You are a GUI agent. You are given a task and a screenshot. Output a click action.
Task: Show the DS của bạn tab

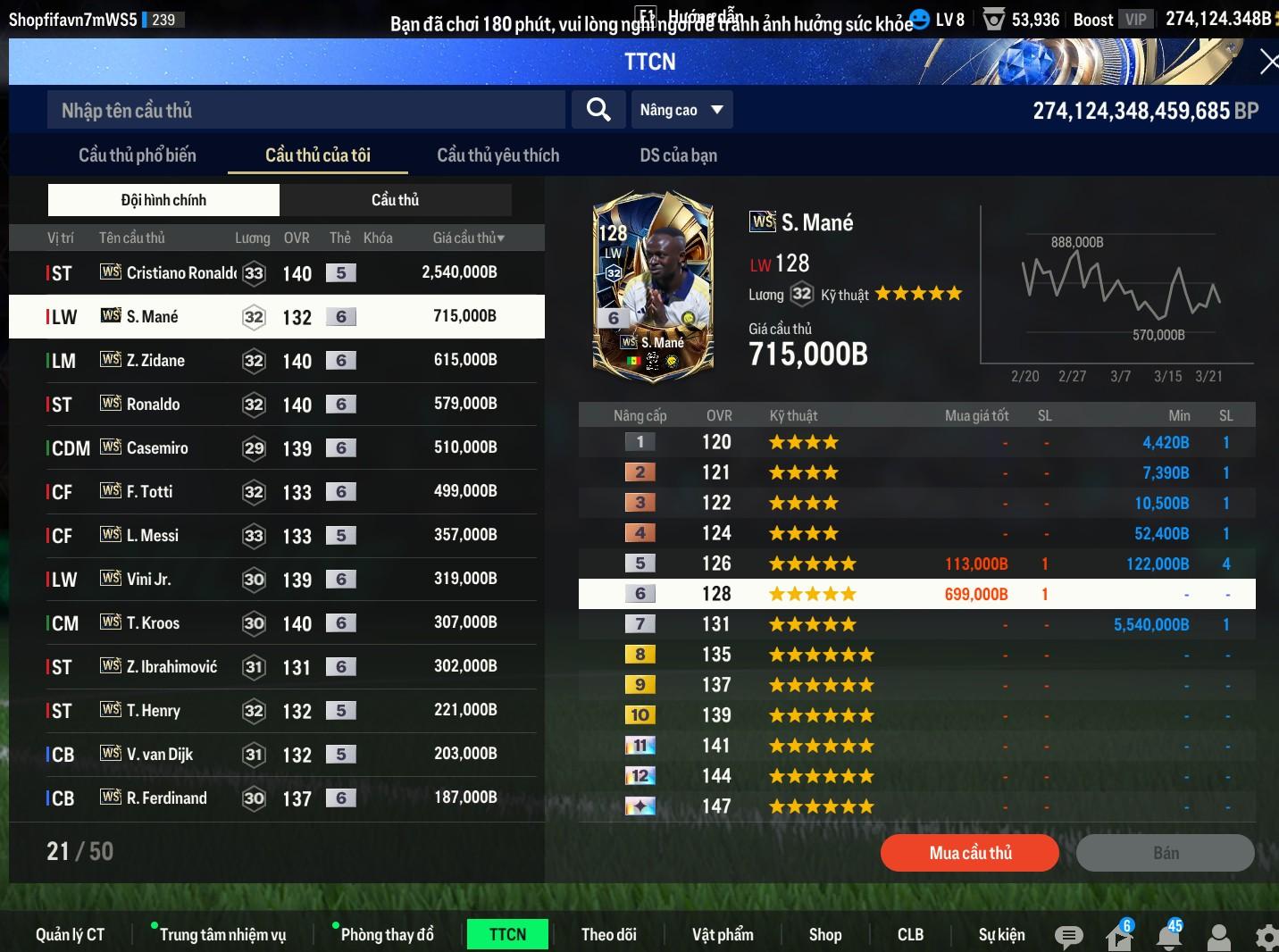[678, 155]
